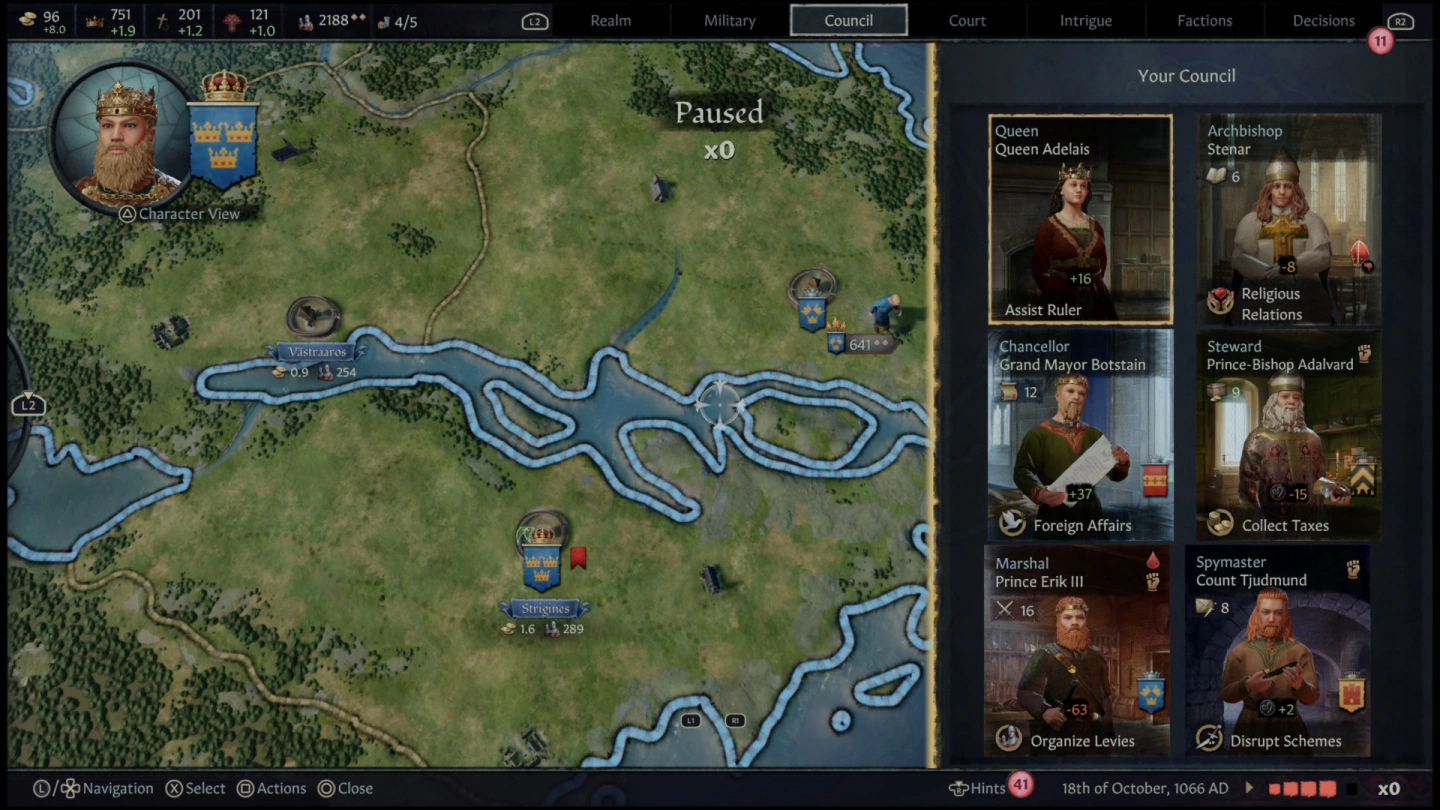This screenshot has width=1440, height=810.
Task: Open the Decisions tab
Action: pyautogui.click(x=1322, y=19)
